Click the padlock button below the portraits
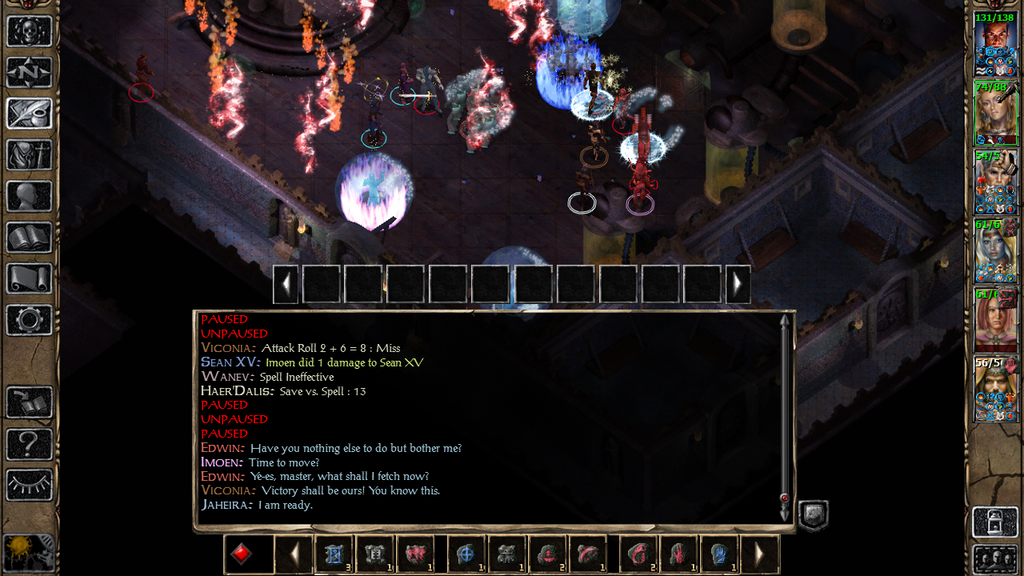The height and width of the screenshot is (576, 1024). coord(995,522)
